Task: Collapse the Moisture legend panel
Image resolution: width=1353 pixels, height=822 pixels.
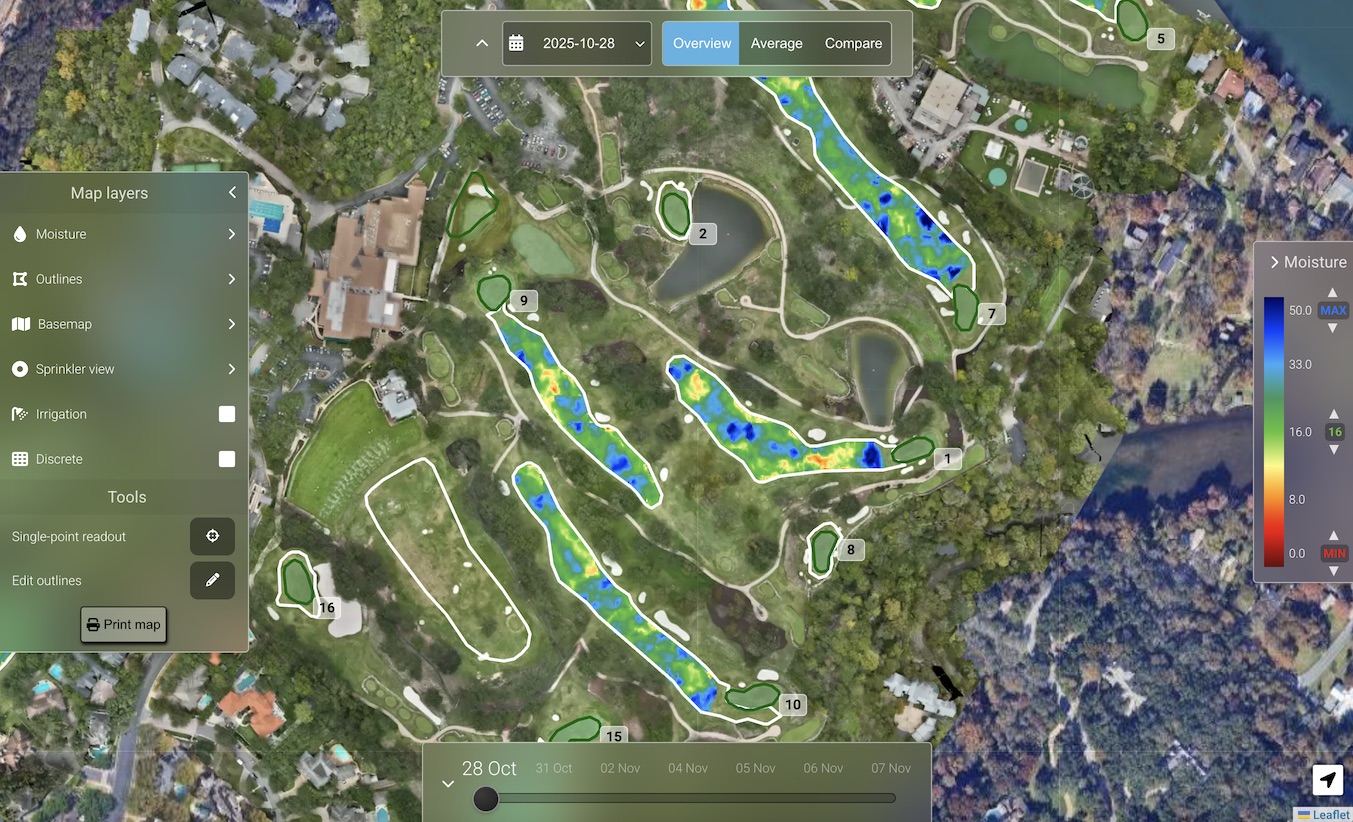Action: [1275, 262]
